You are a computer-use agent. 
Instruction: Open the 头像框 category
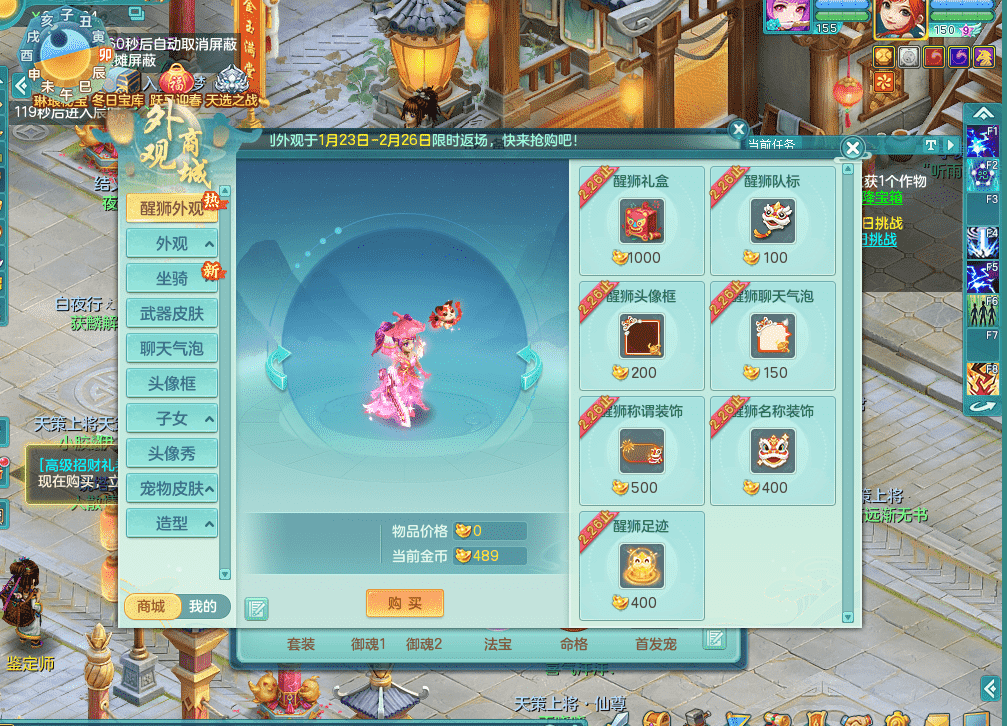click(x=172, y=384)
